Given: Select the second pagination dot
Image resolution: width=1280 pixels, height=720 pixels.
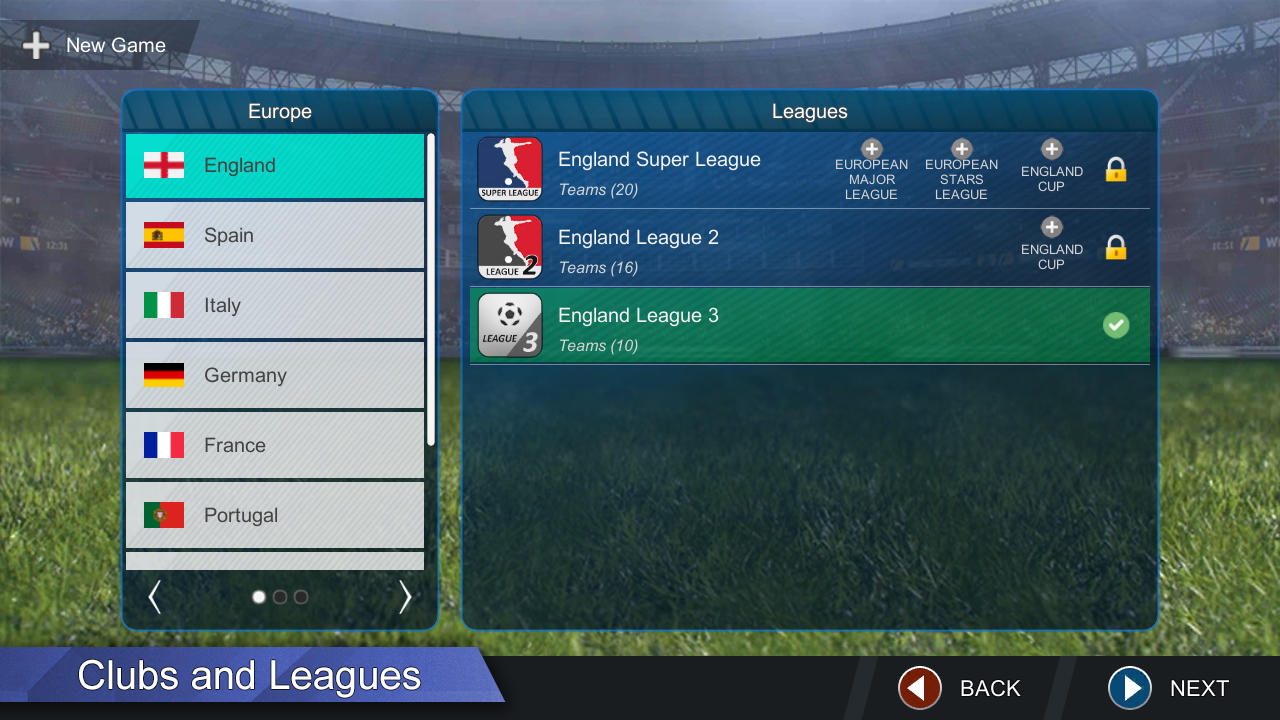Looking at the screenshot, I should pos(280,596).
